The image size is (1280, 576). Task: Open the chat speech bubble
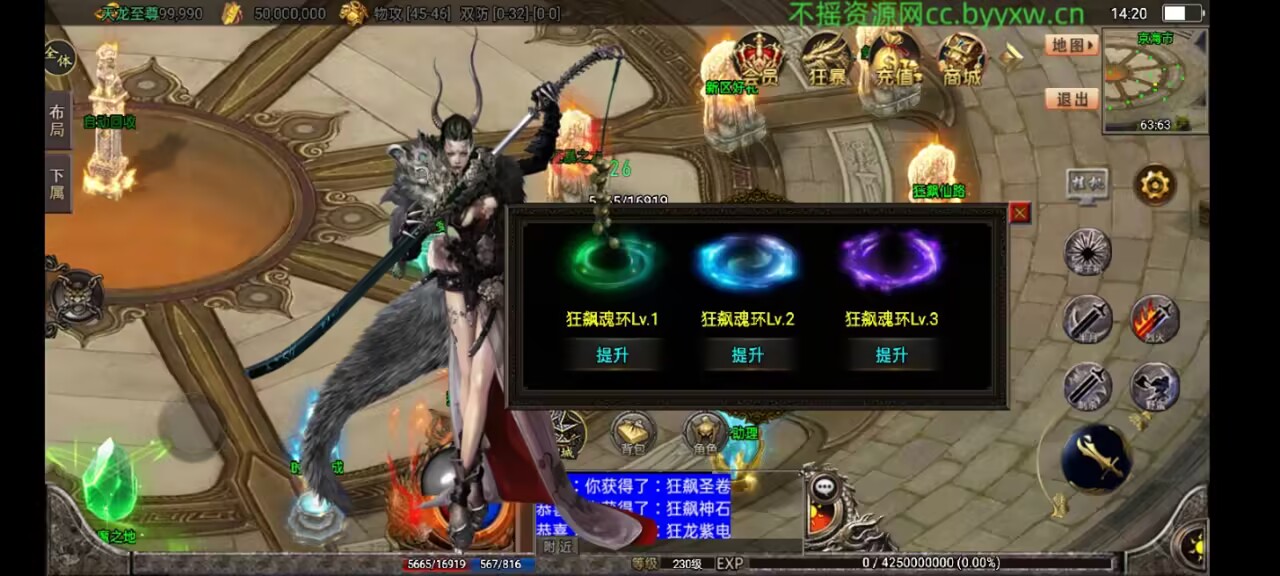[x=825, y=488]
